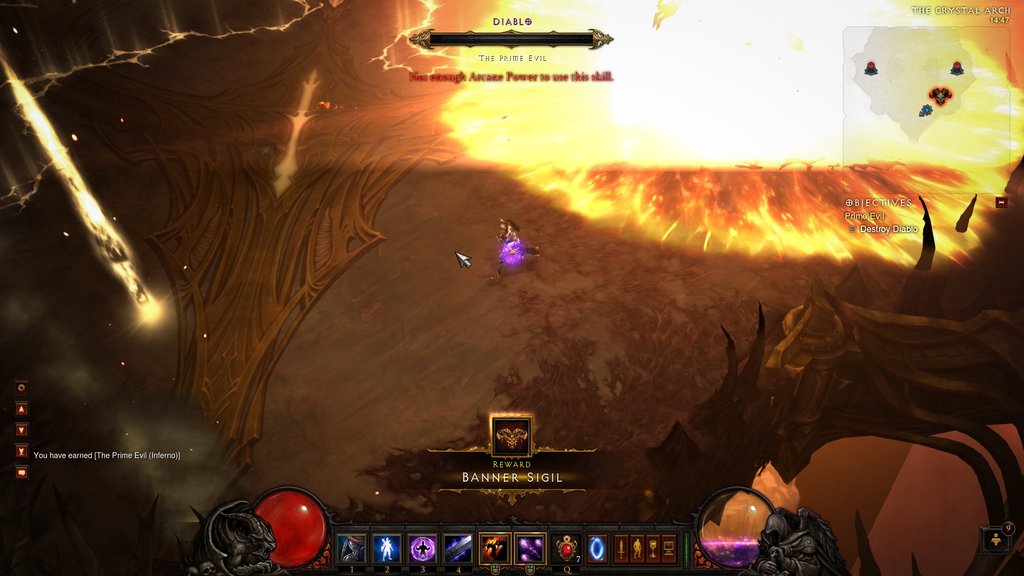The width and height of the screenshot is (1024, 576).
Task: Click the Diablo boss marker on minimap
Action: coord(939,96)
